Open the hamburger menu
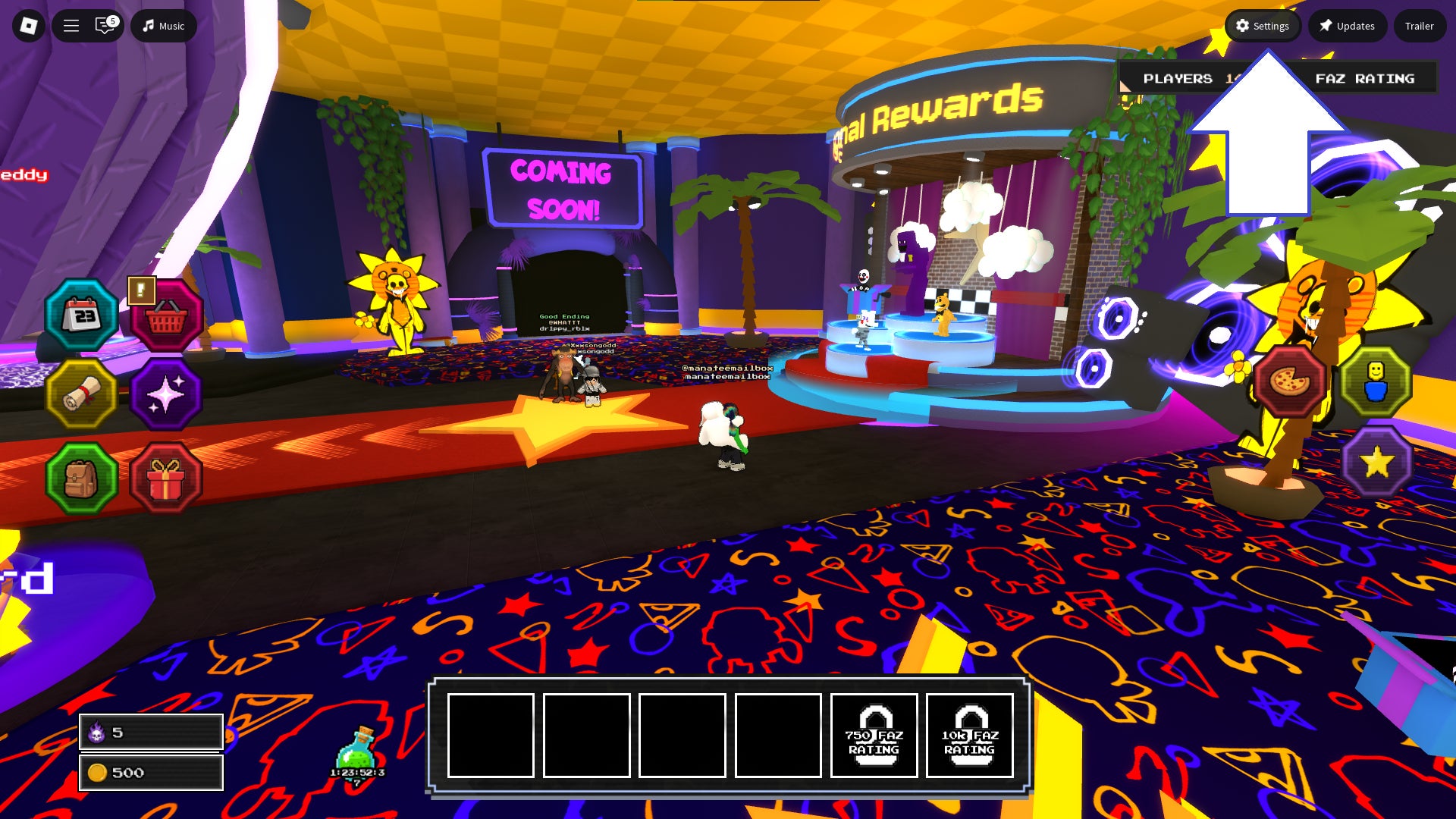 coord(71,26)
